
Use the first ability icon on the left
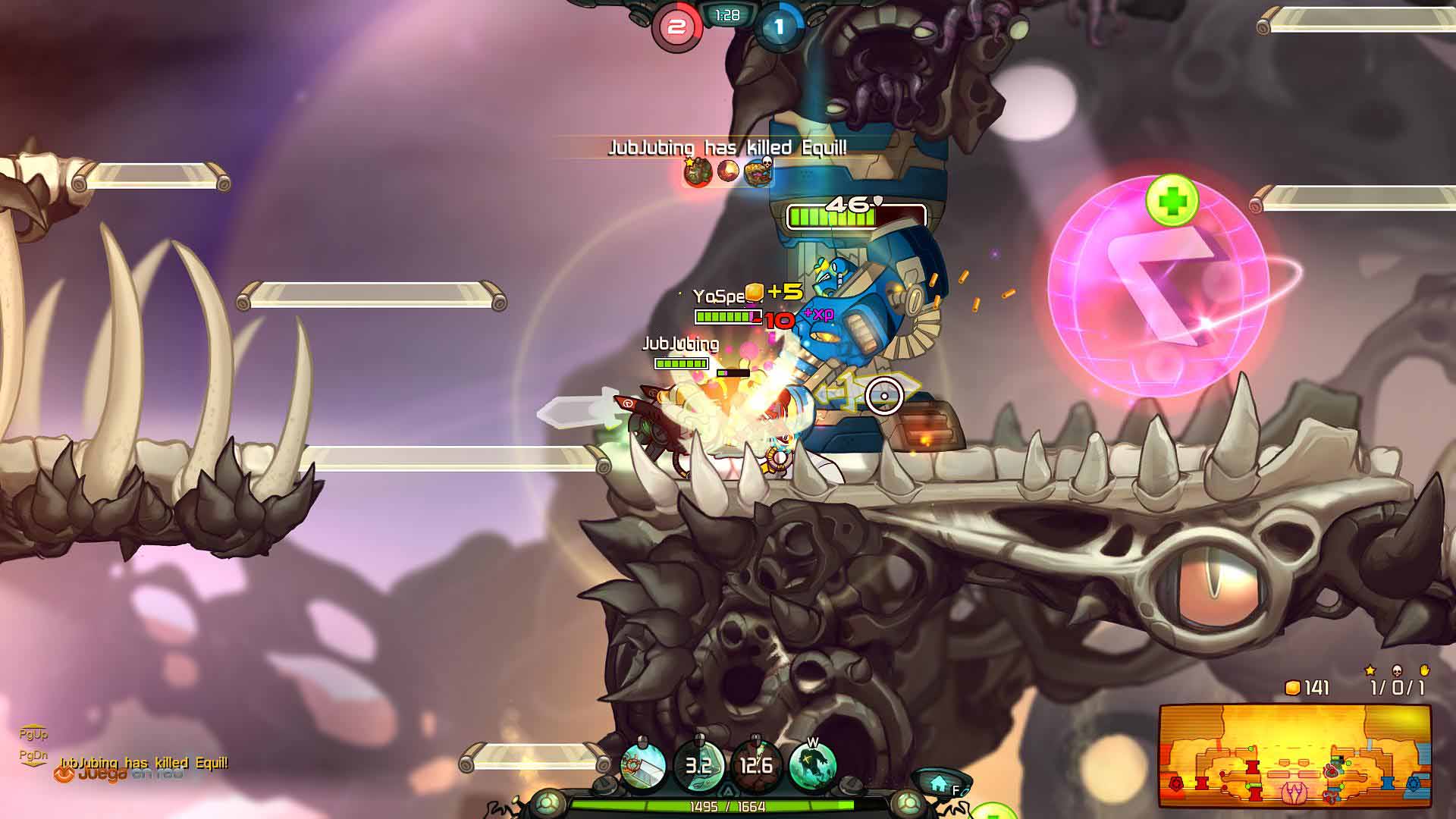click(643, 765)
